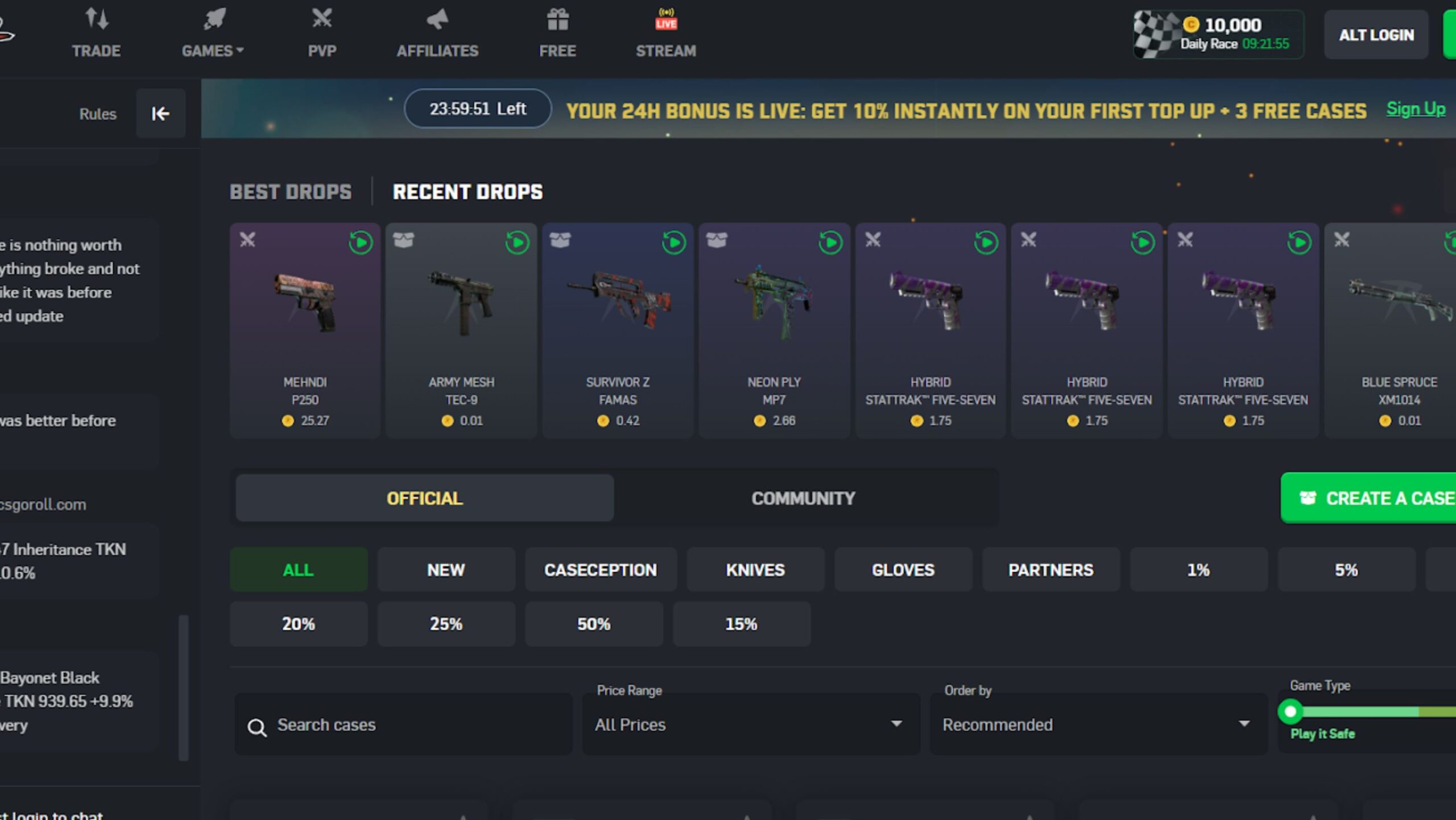Select the Mehndi P250 drop card
The image size is (1456, 820).
tap(305, 330)
